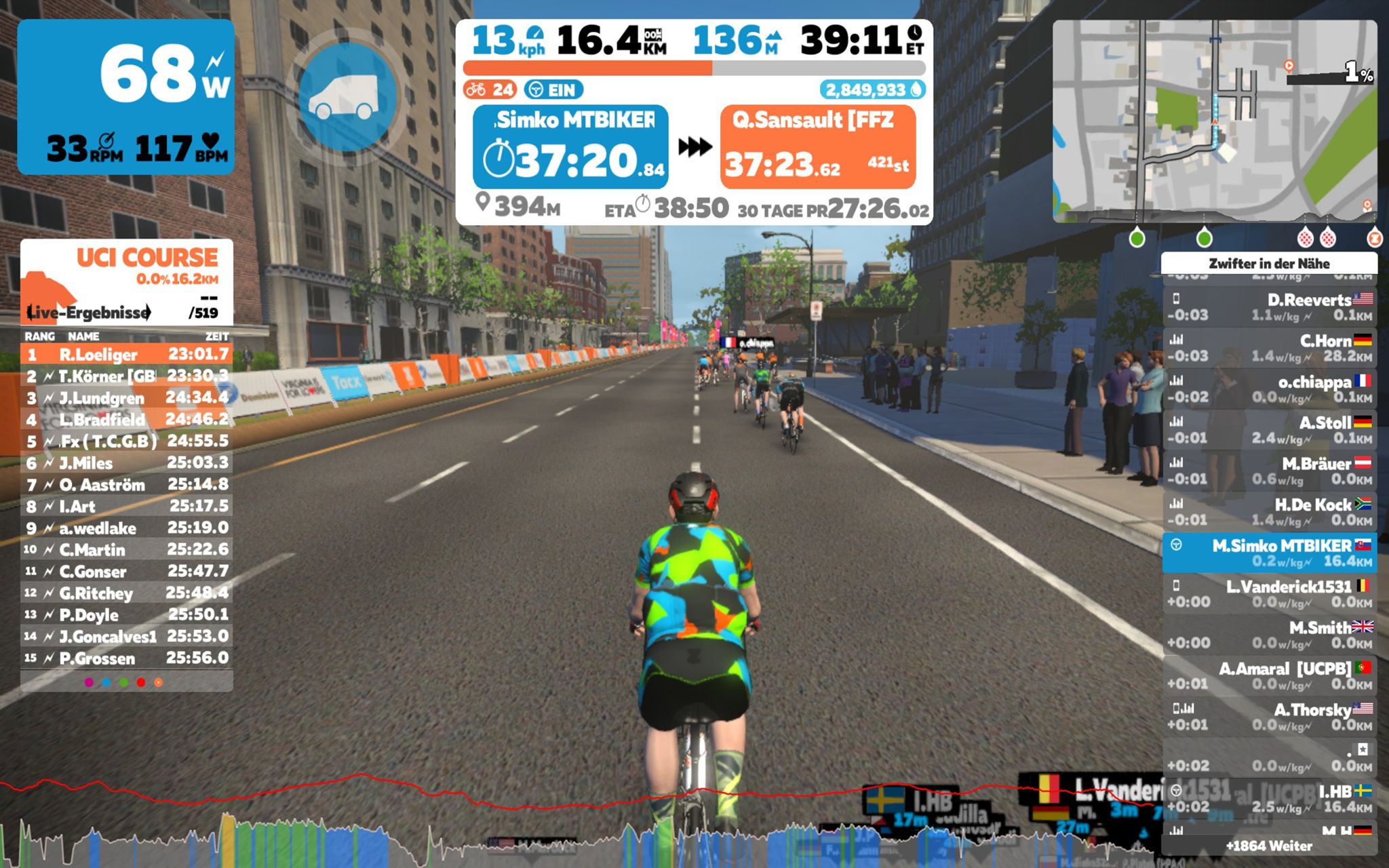Screen dimensions: 1389x868
Task: Select A.Amaral [UCPB] rider row
Action: (1268, 675)
